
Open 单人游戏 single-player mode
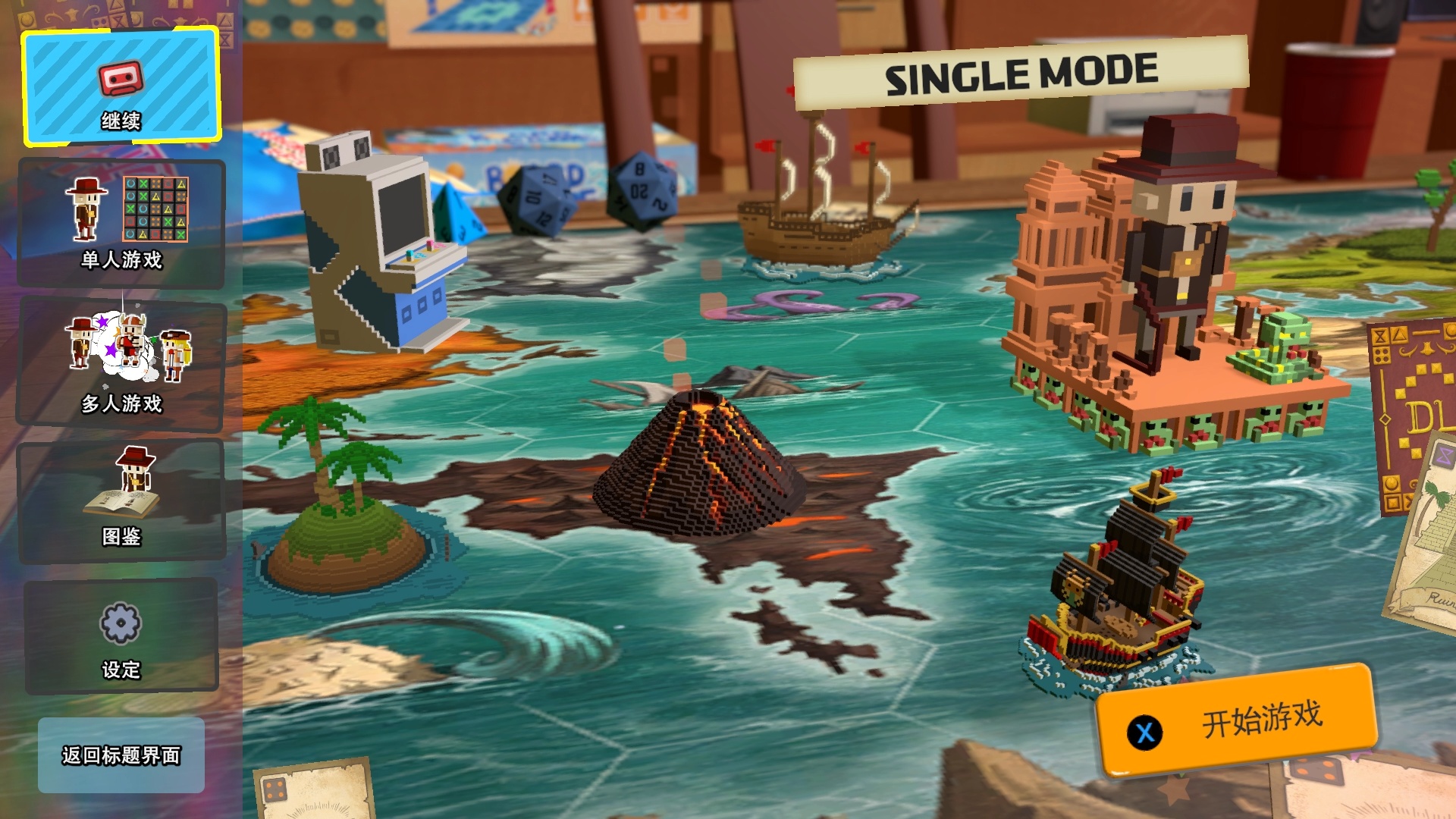(121, 224)
